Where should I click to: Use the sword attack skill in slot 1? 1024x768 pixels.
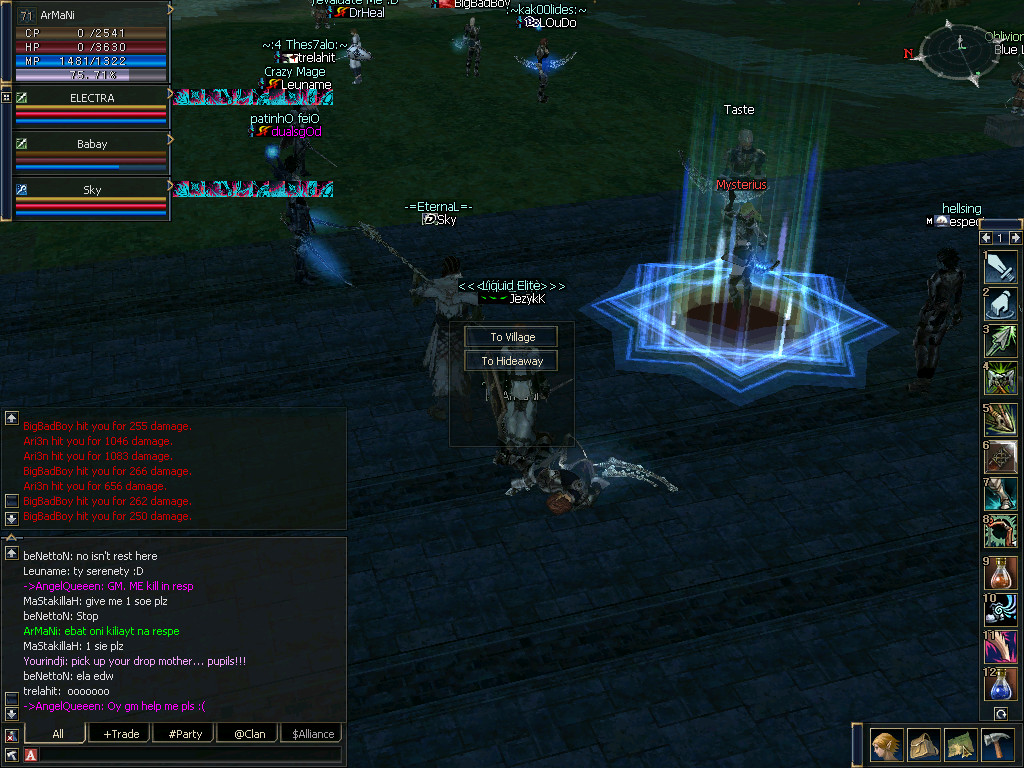[1000, 266]
